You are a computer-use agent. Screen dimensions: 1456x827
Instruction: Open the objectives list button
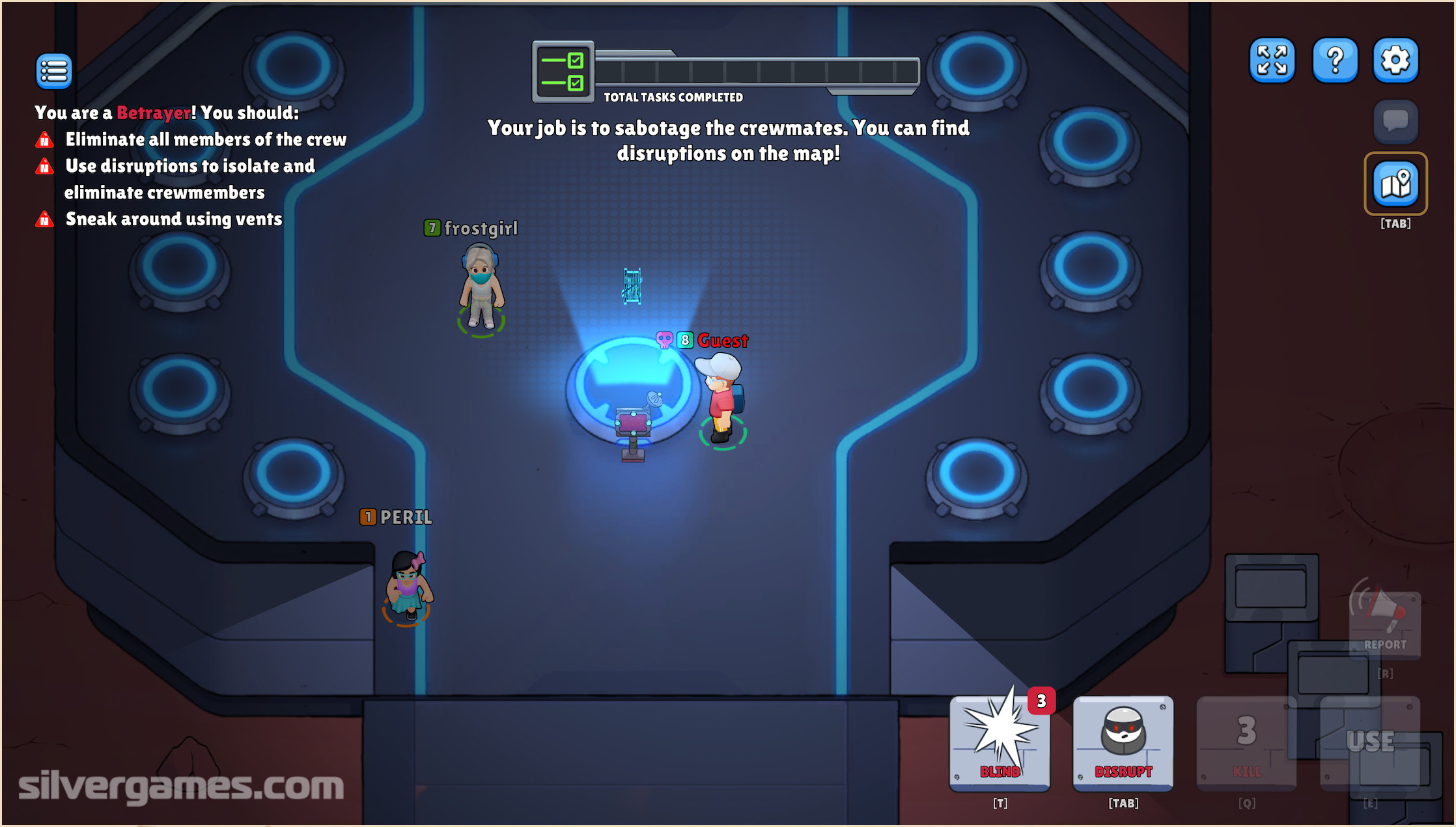pyautogui.click(x=54, y=71)
